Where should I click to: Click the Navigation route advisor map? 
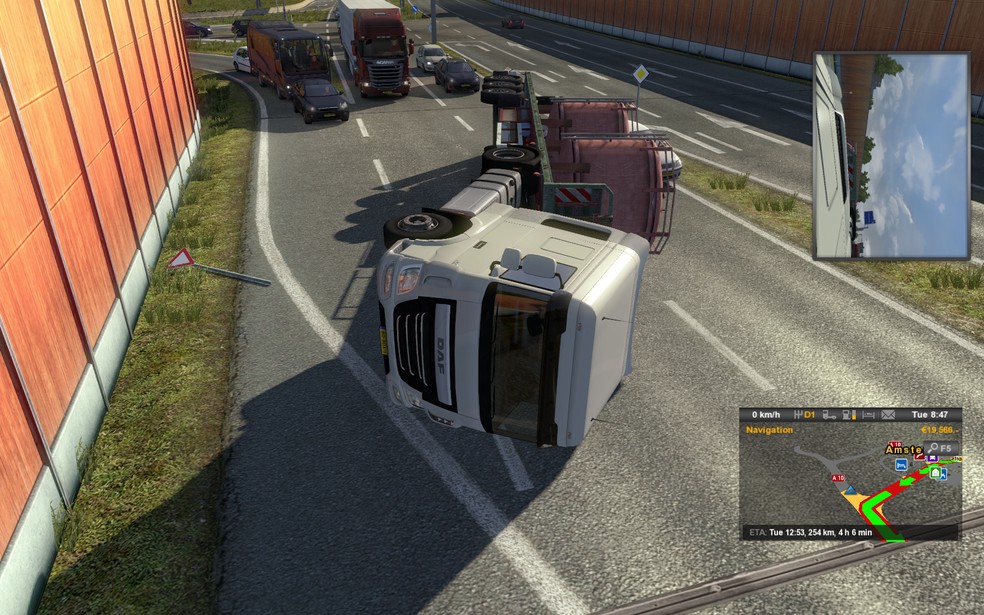click(x=849, y=482)
